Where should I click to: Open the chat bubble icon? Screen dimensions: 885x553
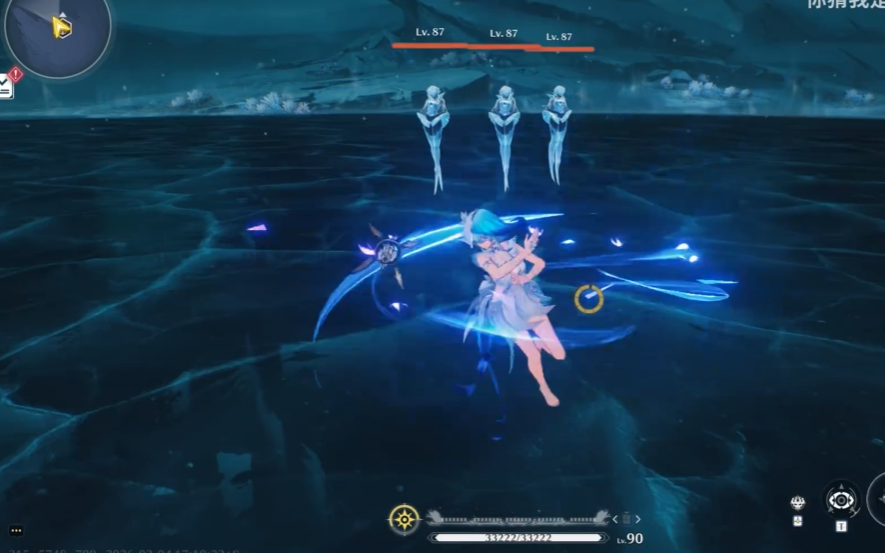tap(16, 531)
